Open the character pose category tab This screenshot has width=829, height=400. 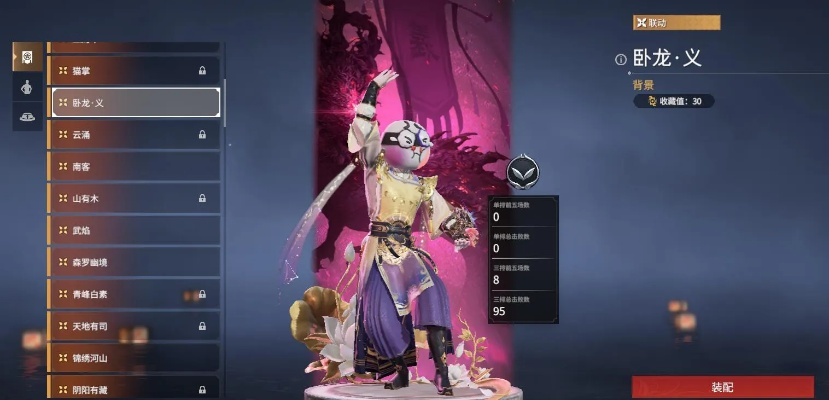click(27, 87)
